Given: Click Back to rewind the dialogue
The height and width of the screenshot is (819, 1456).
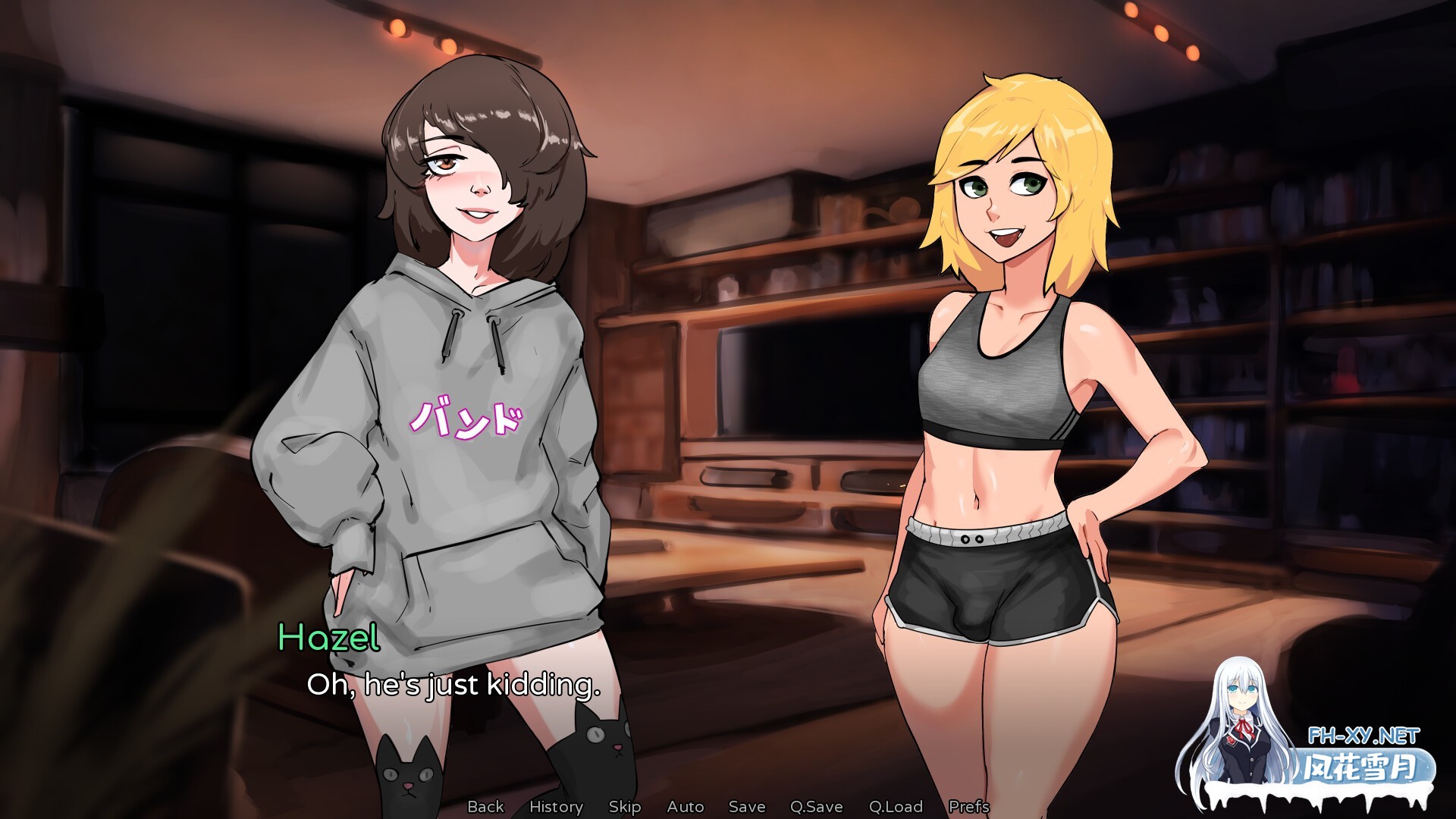Looking at the screenshot, I should pos(486,806).
